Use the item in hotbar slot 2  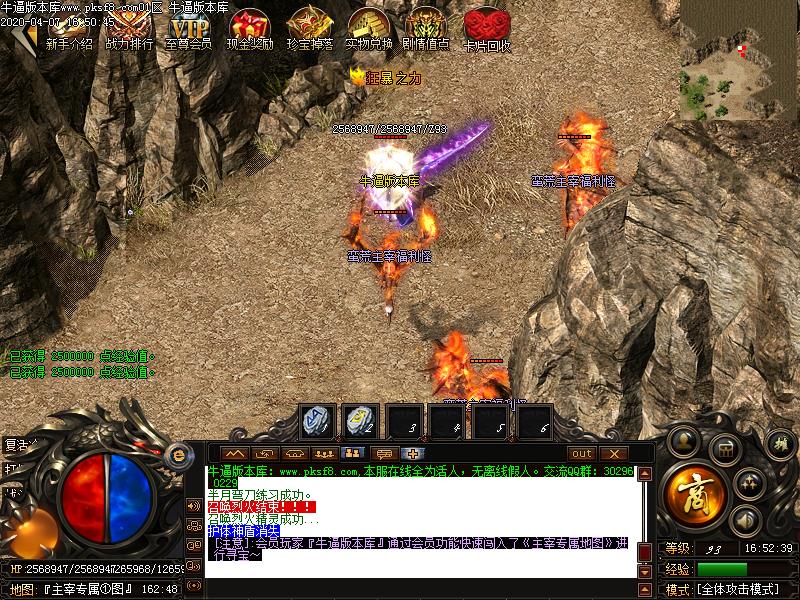(360, 421)
